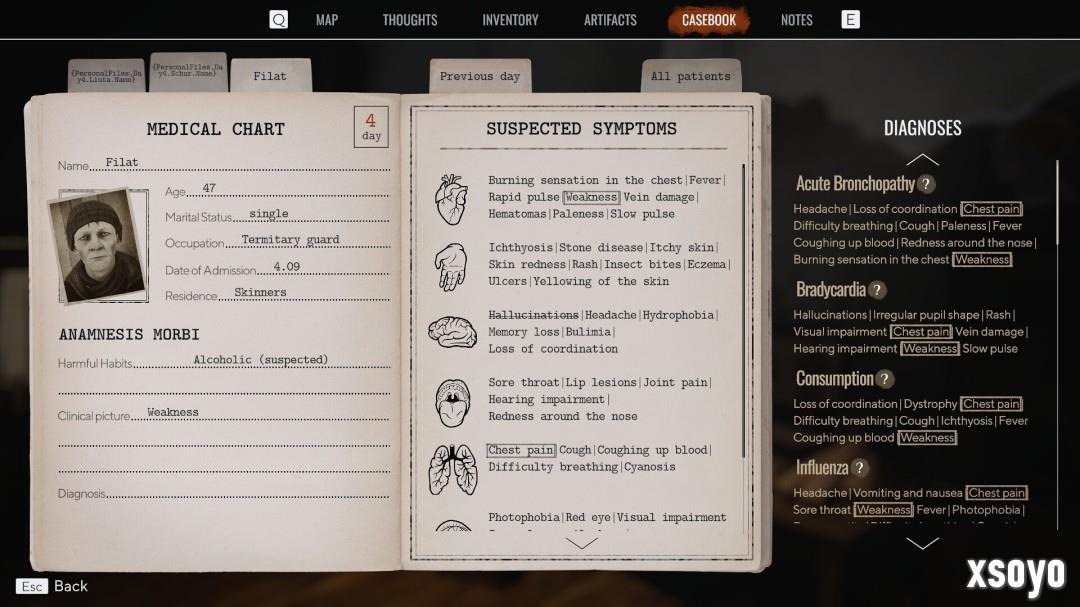This screenshot has width=1080, height=607.
Task: Show the Previous day chart
Action: tap(480, 76)
